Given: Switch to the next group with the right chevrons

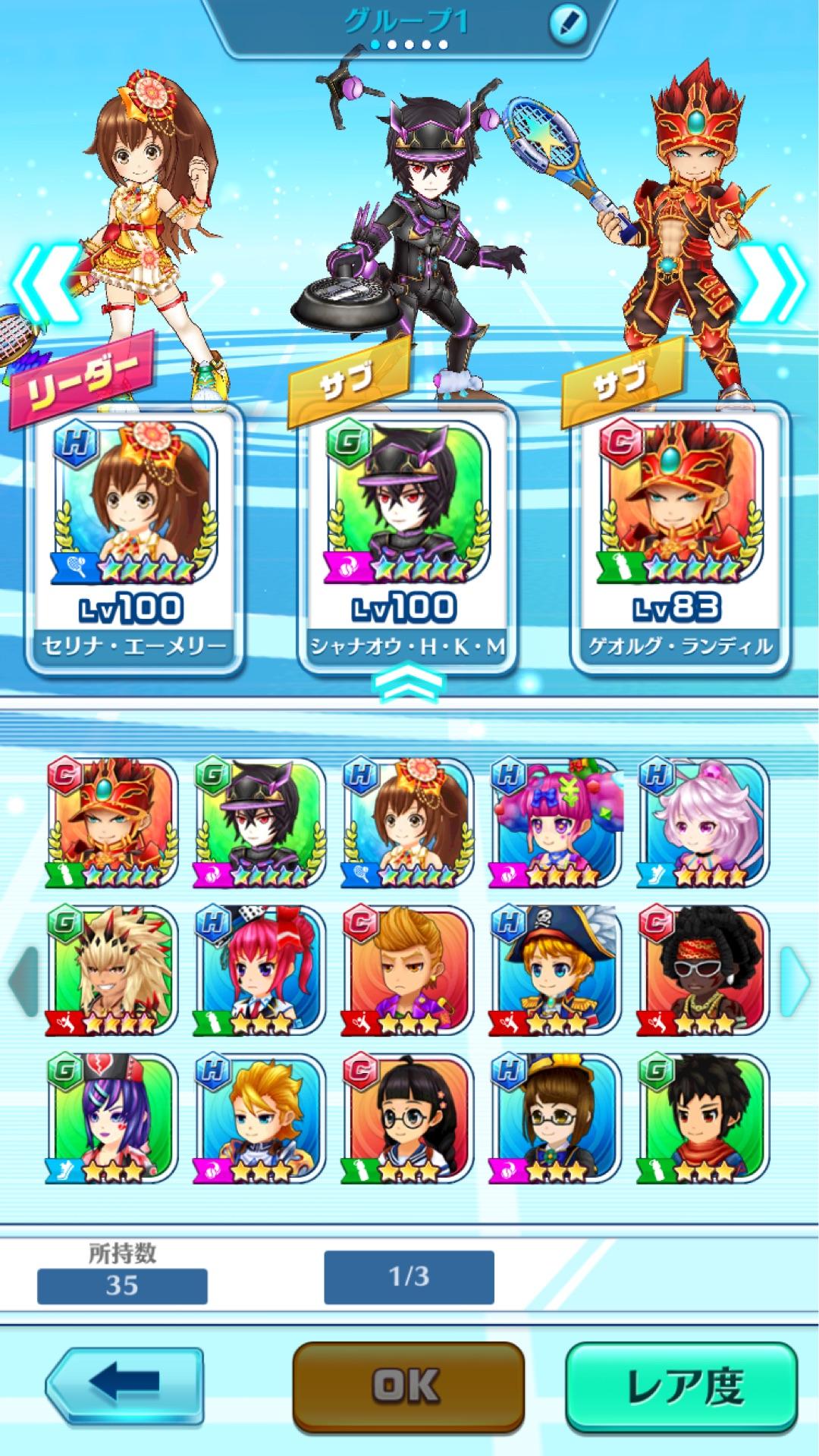Looking at the screenshot, I should pyautogui.click(x=773, y=282).
